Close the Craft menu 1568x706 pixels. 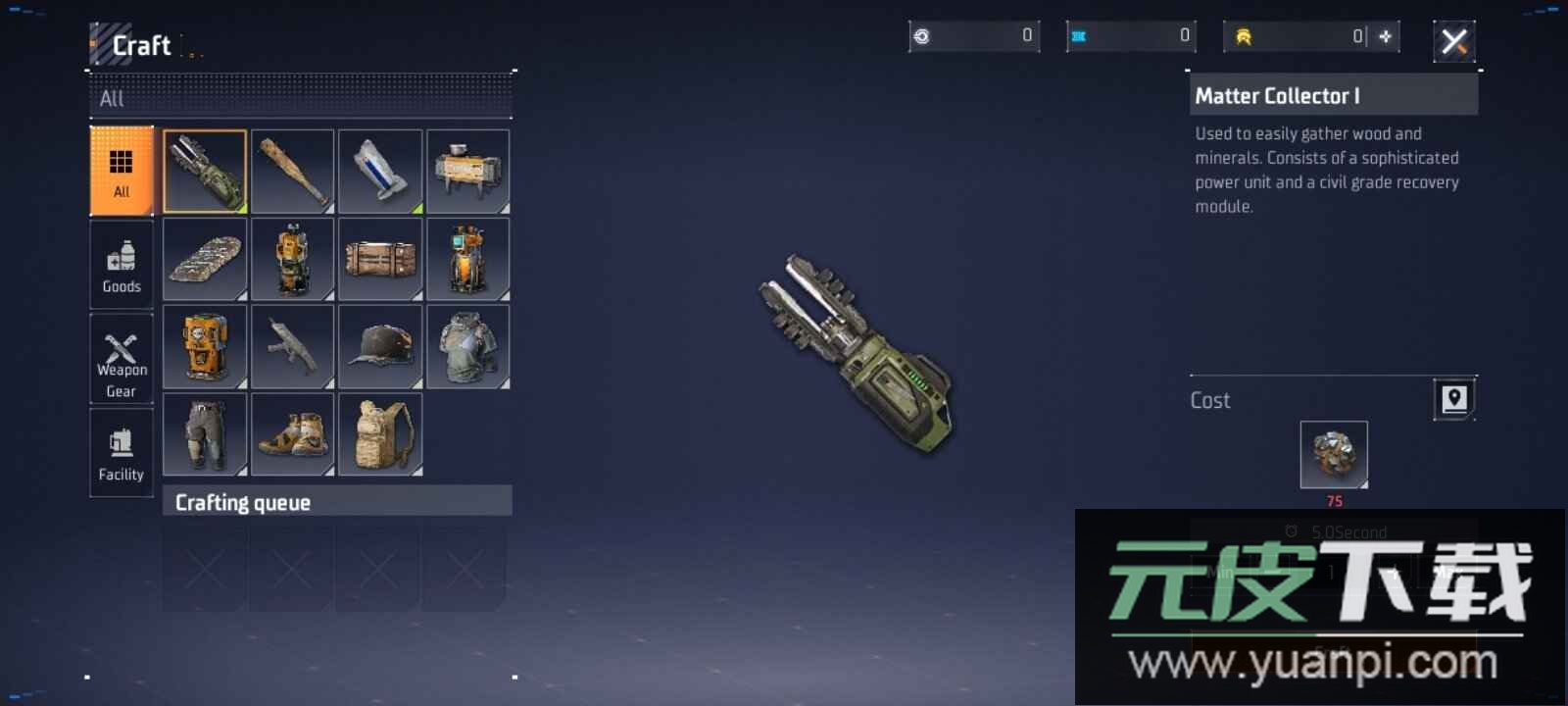click(x=1454, y=41)
